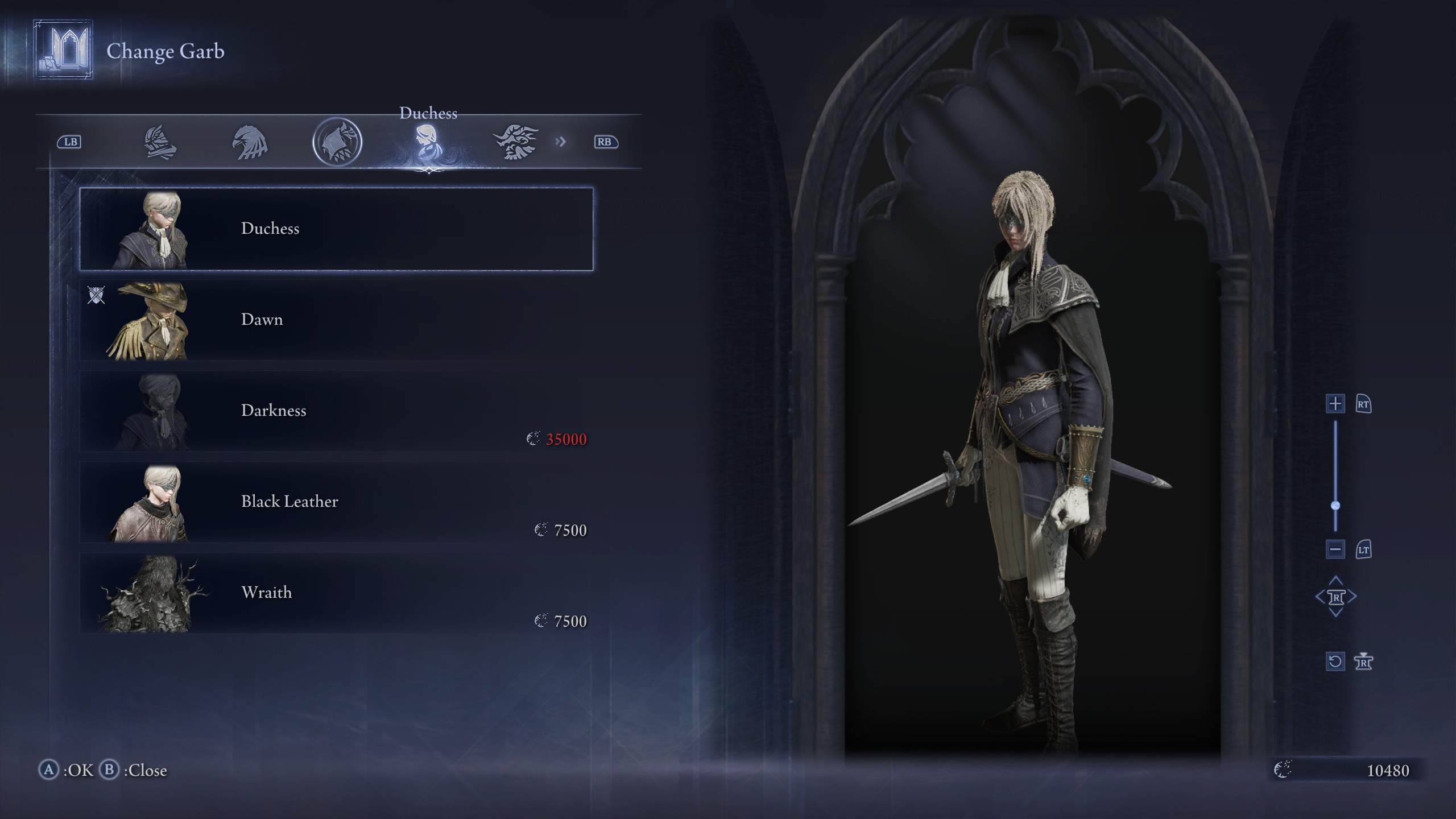Click the B :Close prompt
The height and width of the screenshot is (819, 1456).
tap(133, 771)
